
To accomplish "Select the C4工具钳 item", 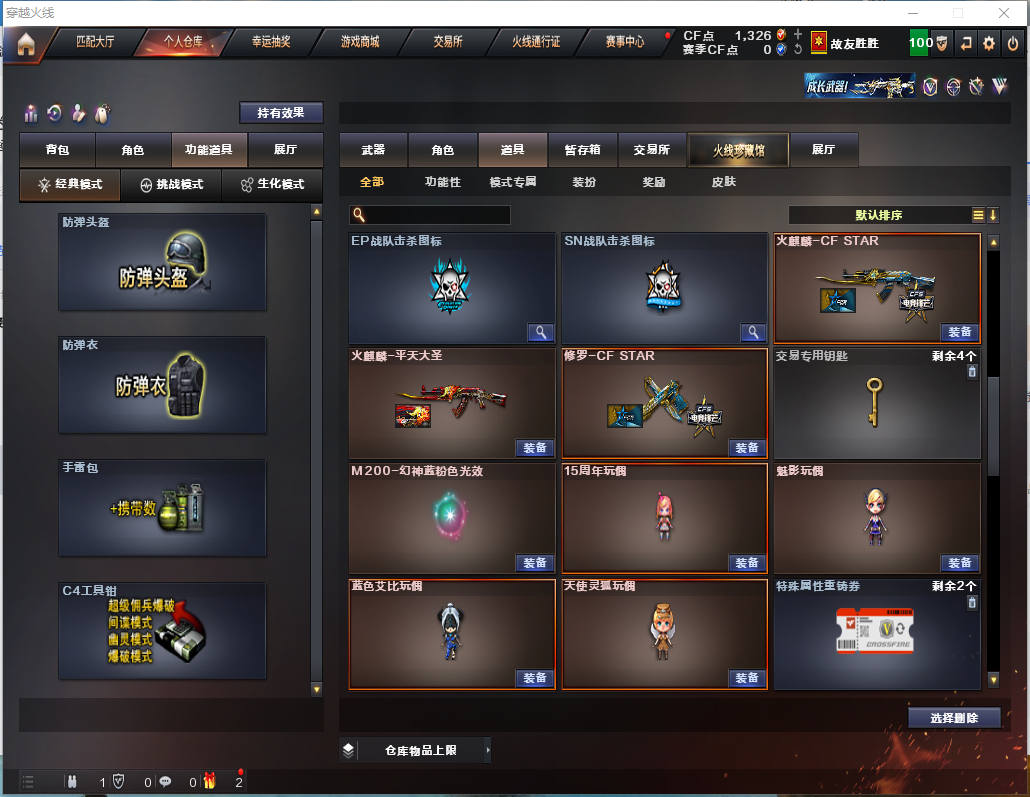I will click(x=162, y=631).
